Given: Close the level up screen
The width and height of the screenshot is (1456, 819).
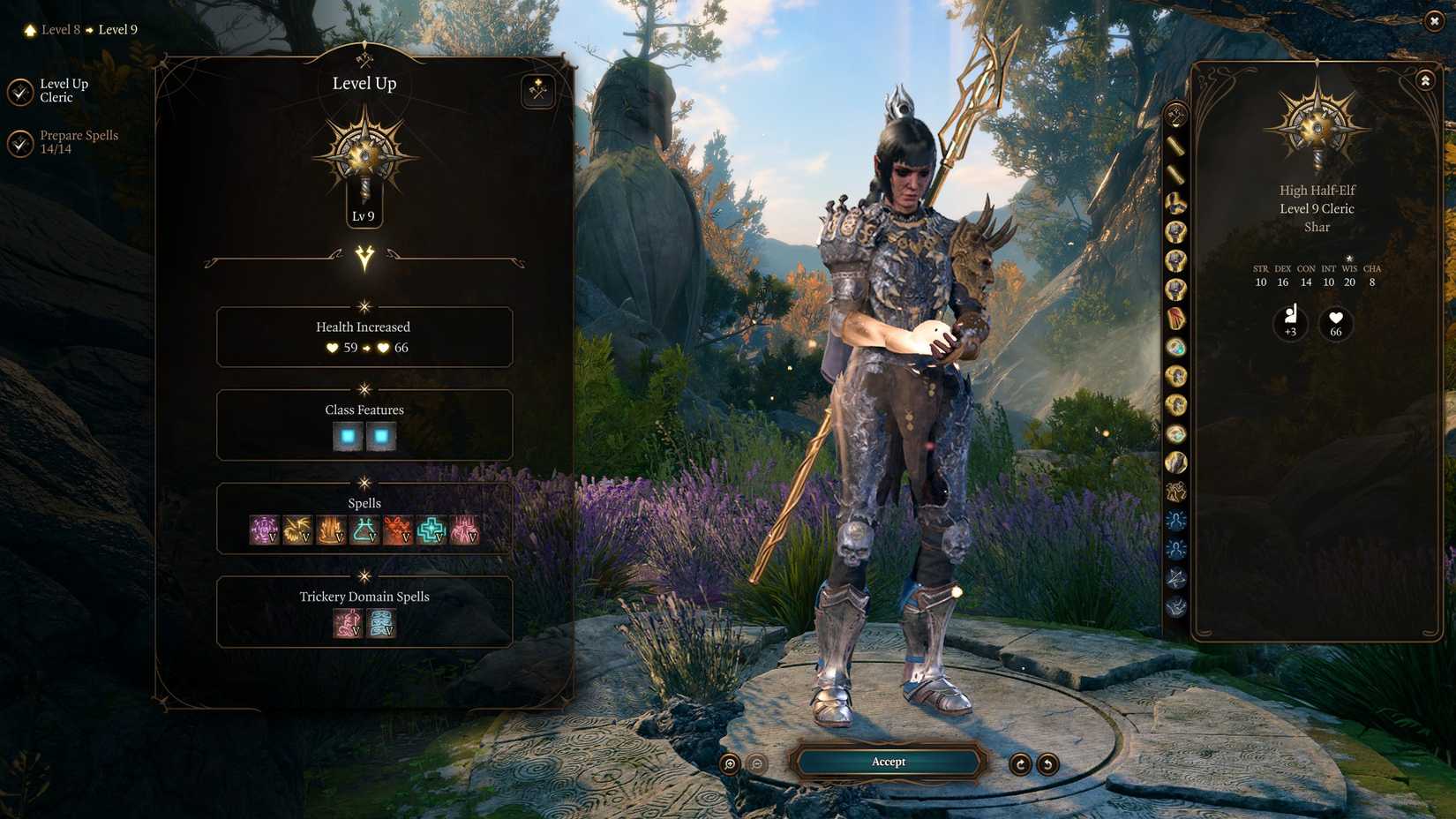Looking at the screenshot, I should (1434, 21).
